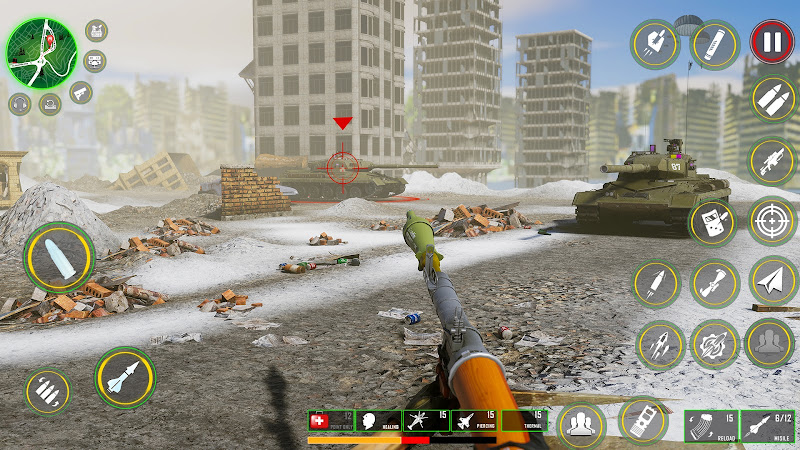
Task: Tap the headset voice chat icon
Action: point(20,103)
